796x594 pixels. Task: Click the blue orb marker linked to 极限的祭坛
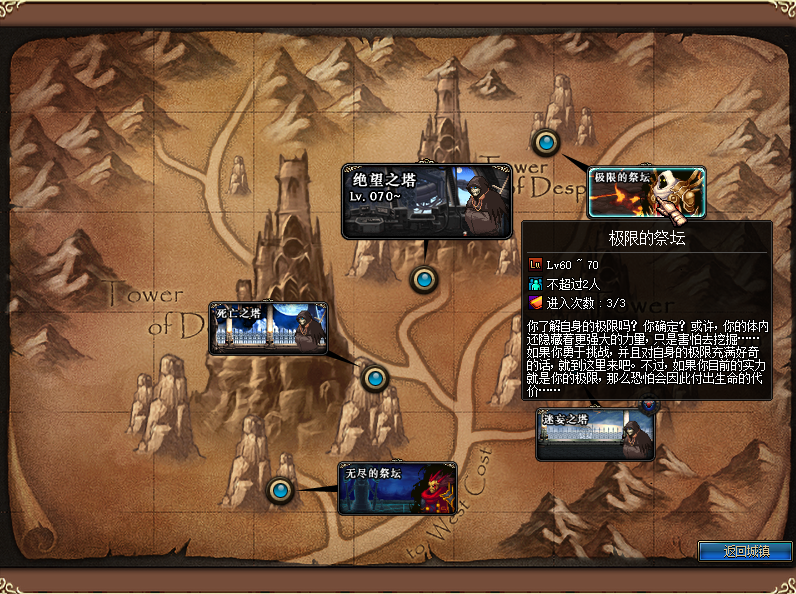[546, 142]
